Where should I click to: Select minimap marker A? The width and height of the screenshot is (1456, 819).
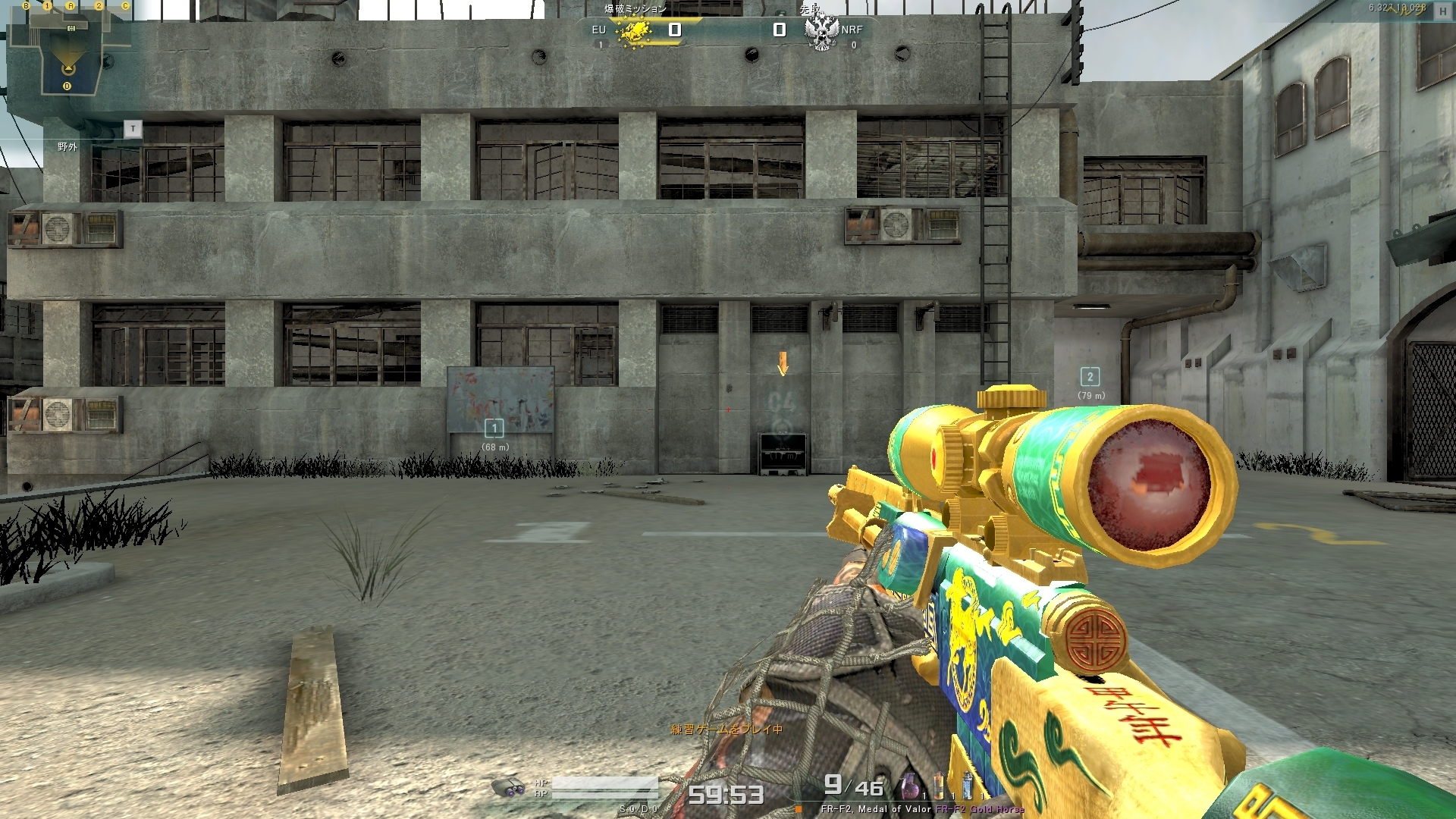coord(71,6)
